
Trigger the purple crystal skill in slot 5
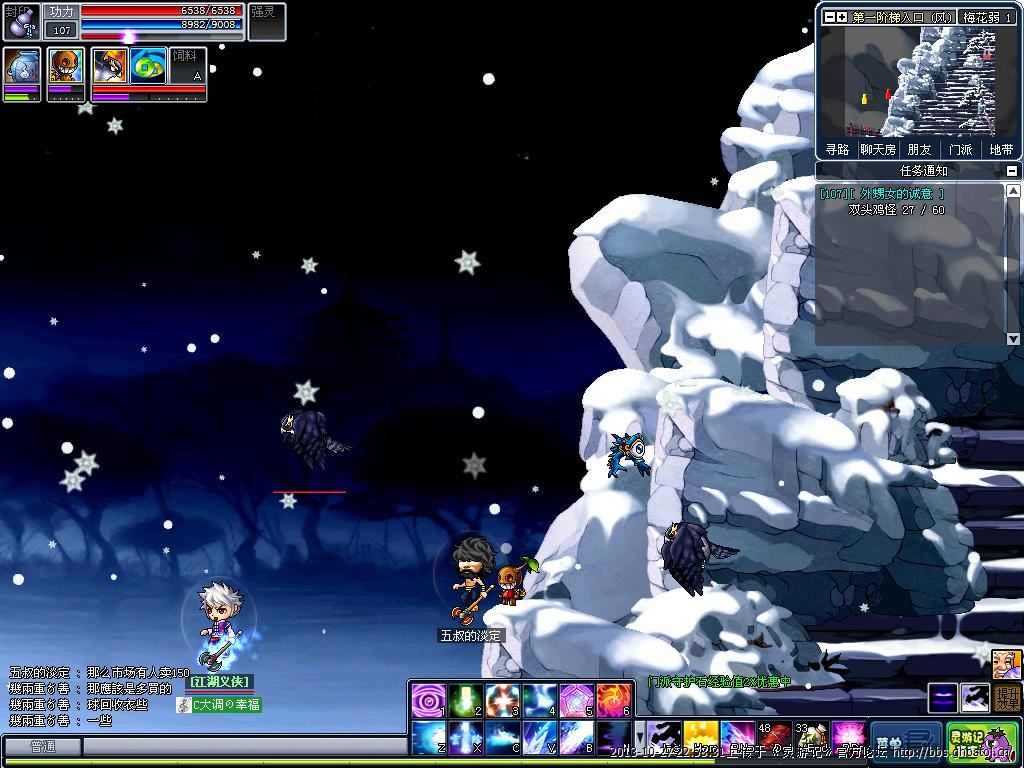coord(577,699)
